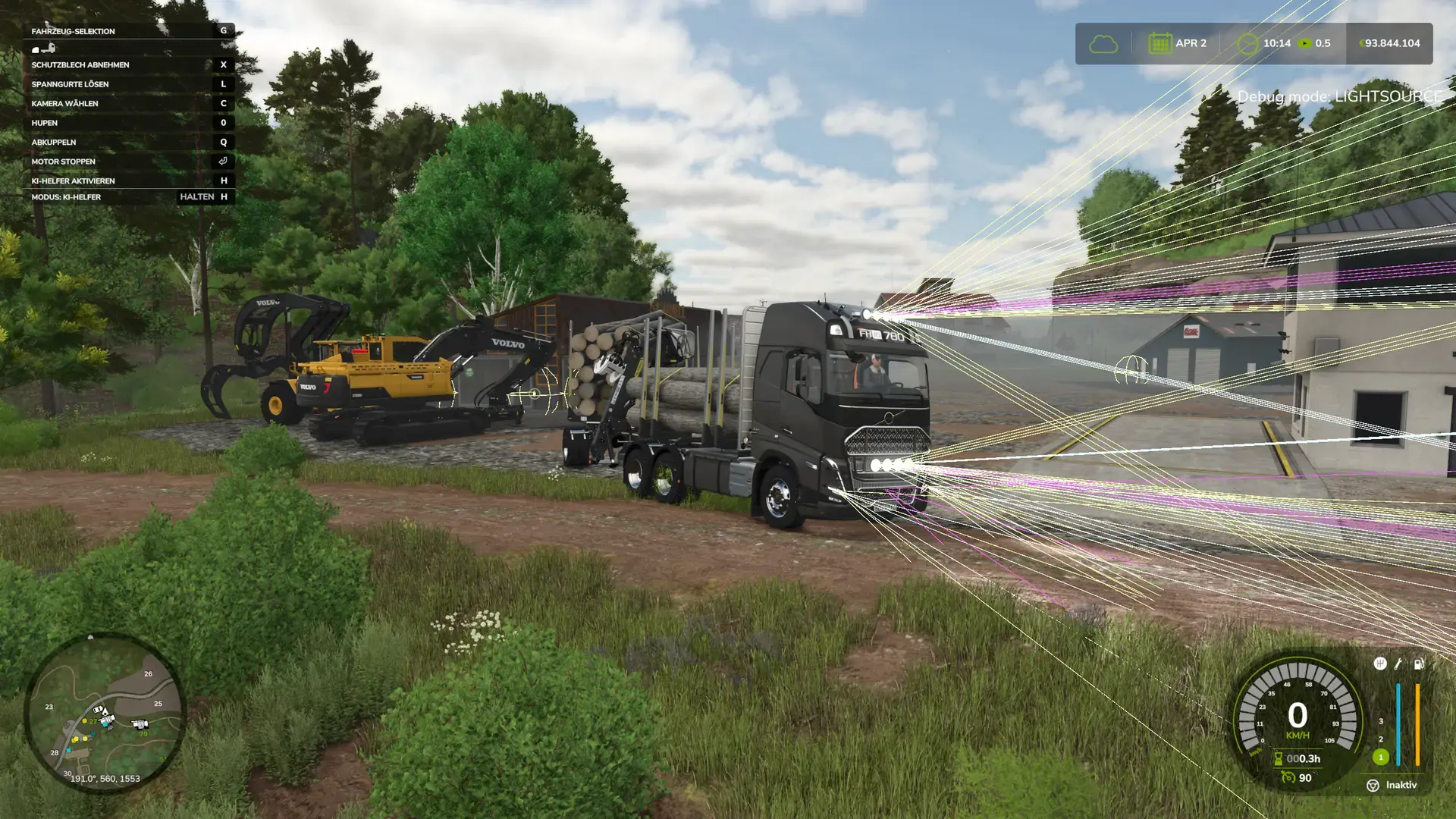The width and height of the screenshot is (1456, 819).
Task: Select the calendar date icon
Action: (1159, 43)
